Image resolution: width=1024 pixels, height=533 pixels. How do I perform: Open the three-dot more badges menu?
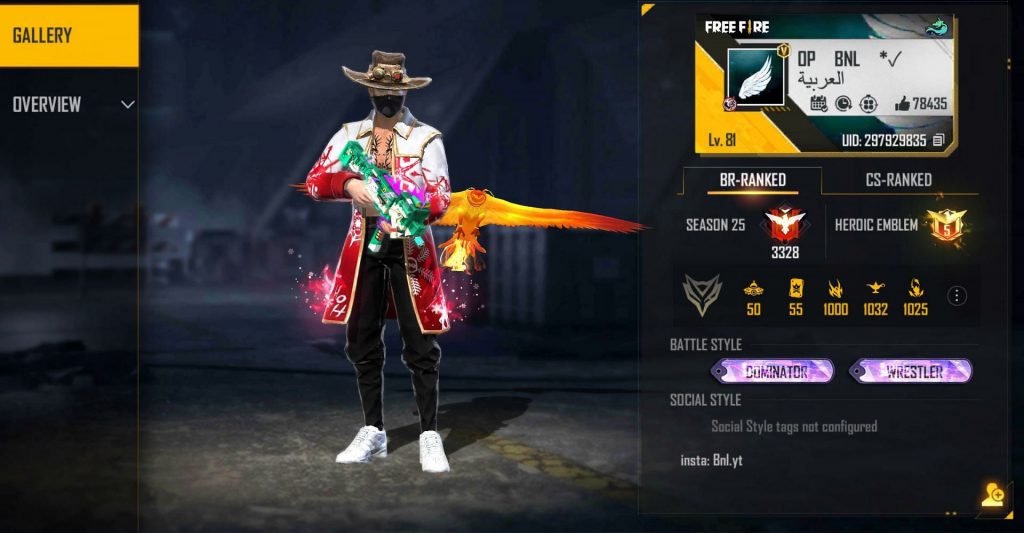[x=957, y=296]
